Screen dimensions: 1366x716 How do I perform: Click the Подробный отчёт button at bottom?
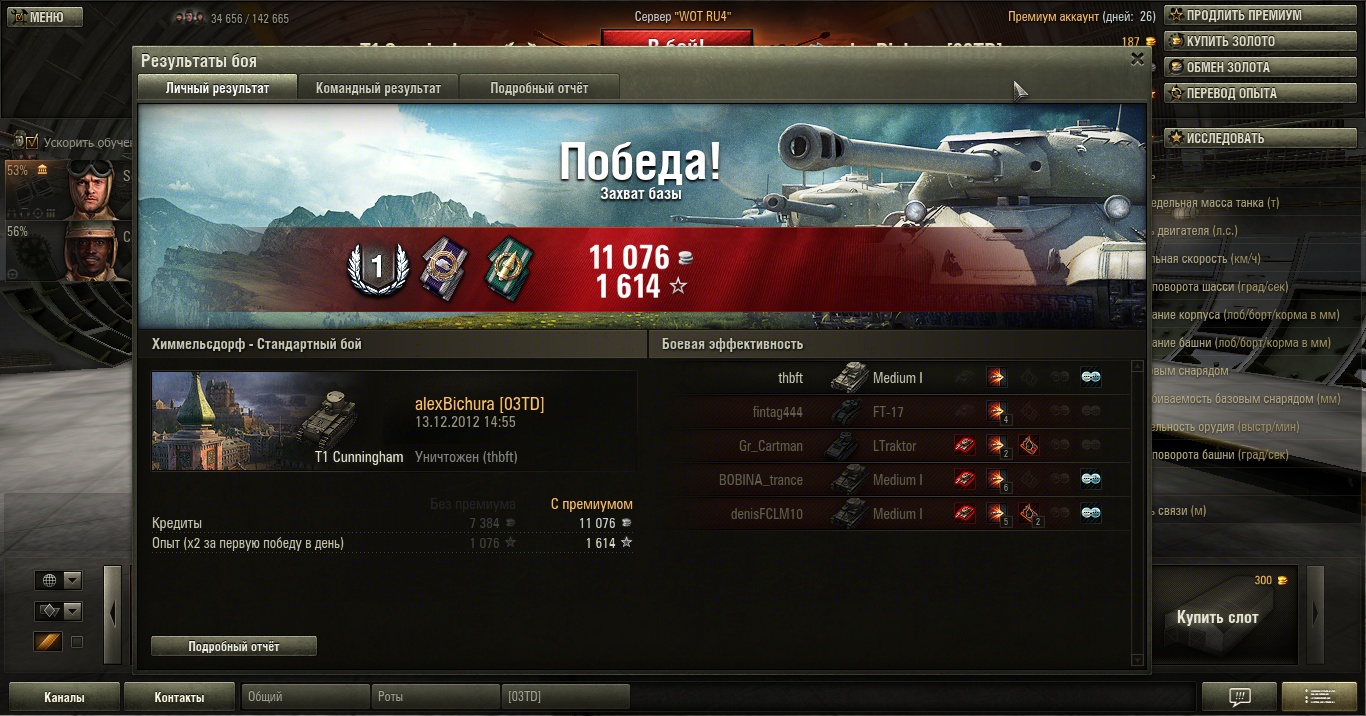click(234, 647)
